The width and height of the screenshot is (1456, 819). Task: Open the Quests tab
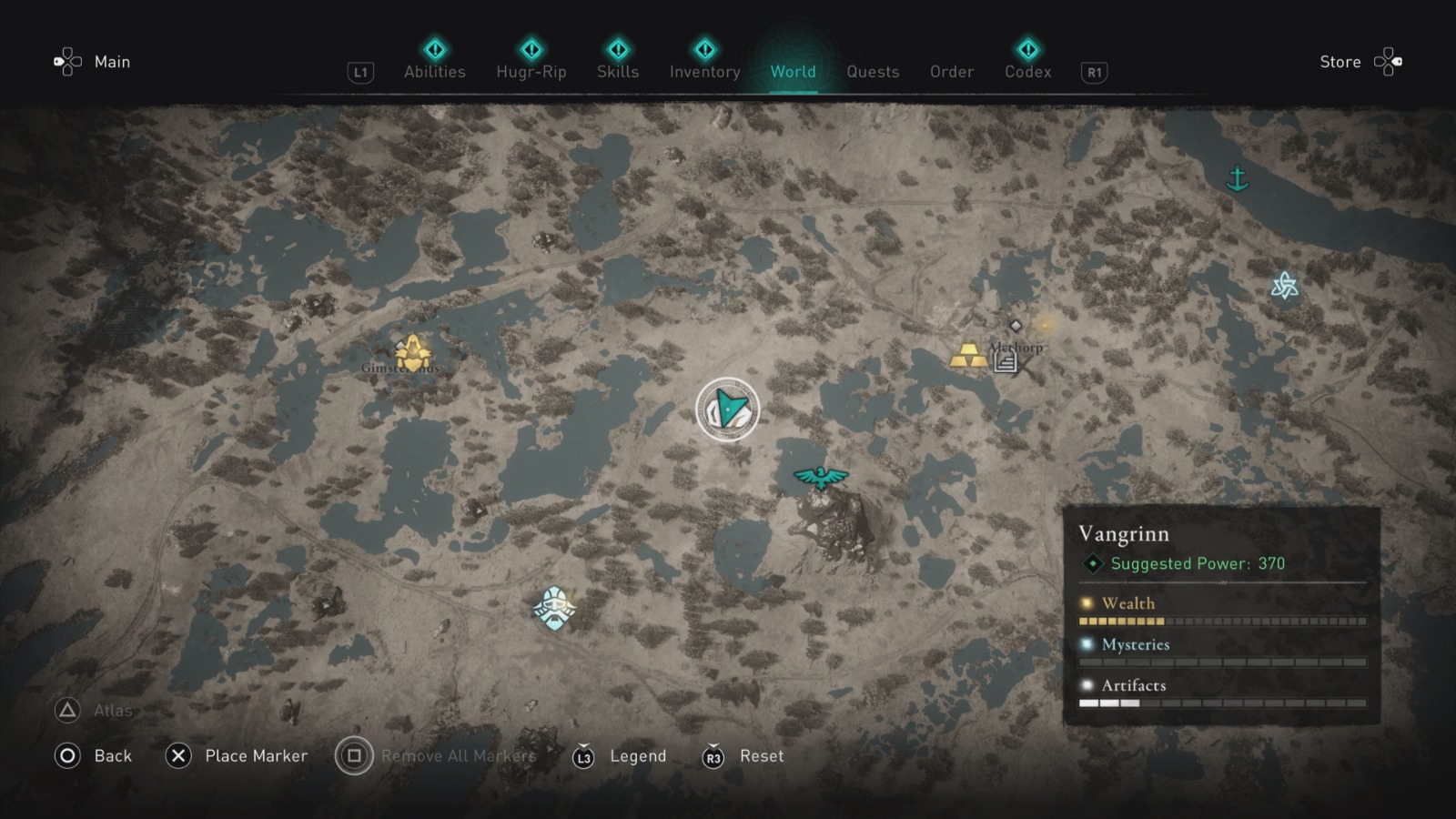coord(873,72)
